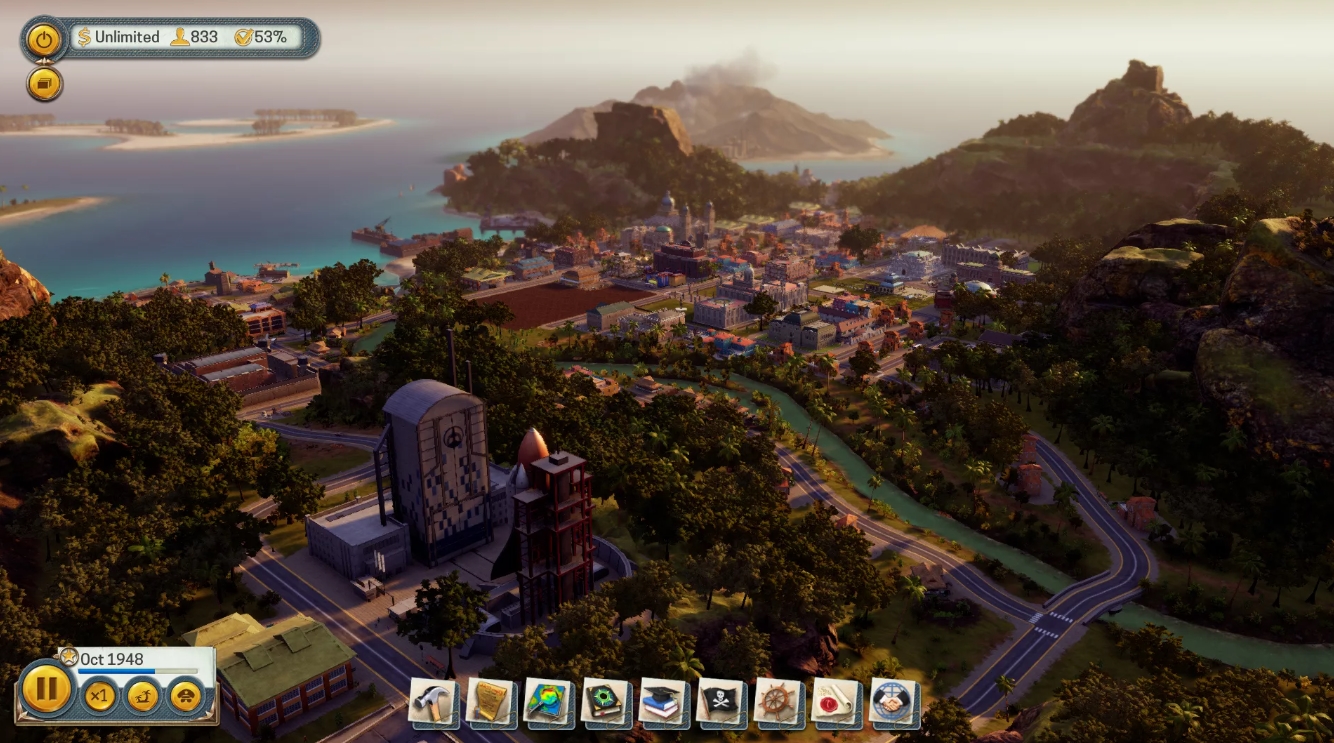
Task: Click the folder button below the power icon
Action: [x=43, y=83]
